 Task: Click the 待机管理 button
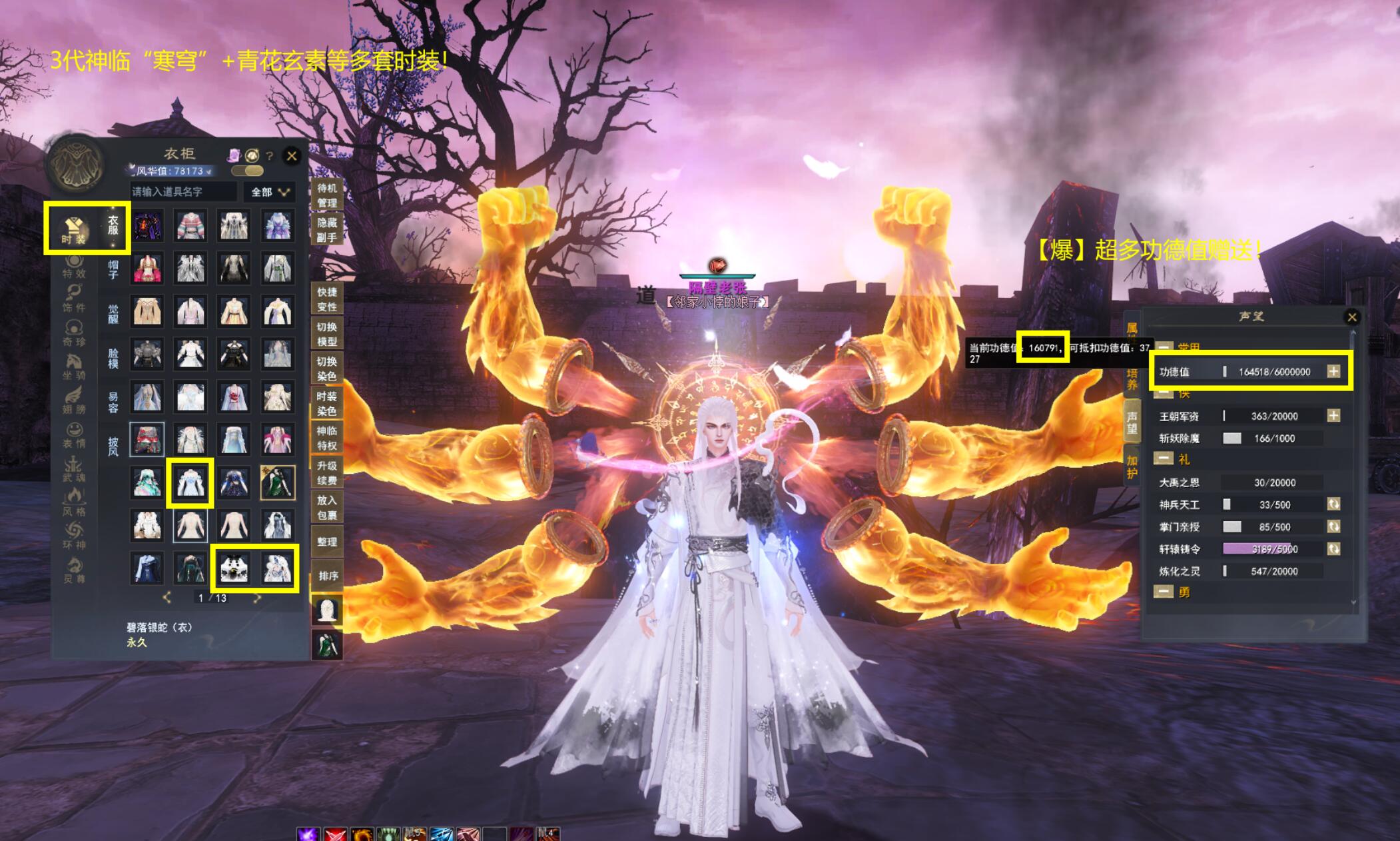pyautogui.click(x=327, y=195)
